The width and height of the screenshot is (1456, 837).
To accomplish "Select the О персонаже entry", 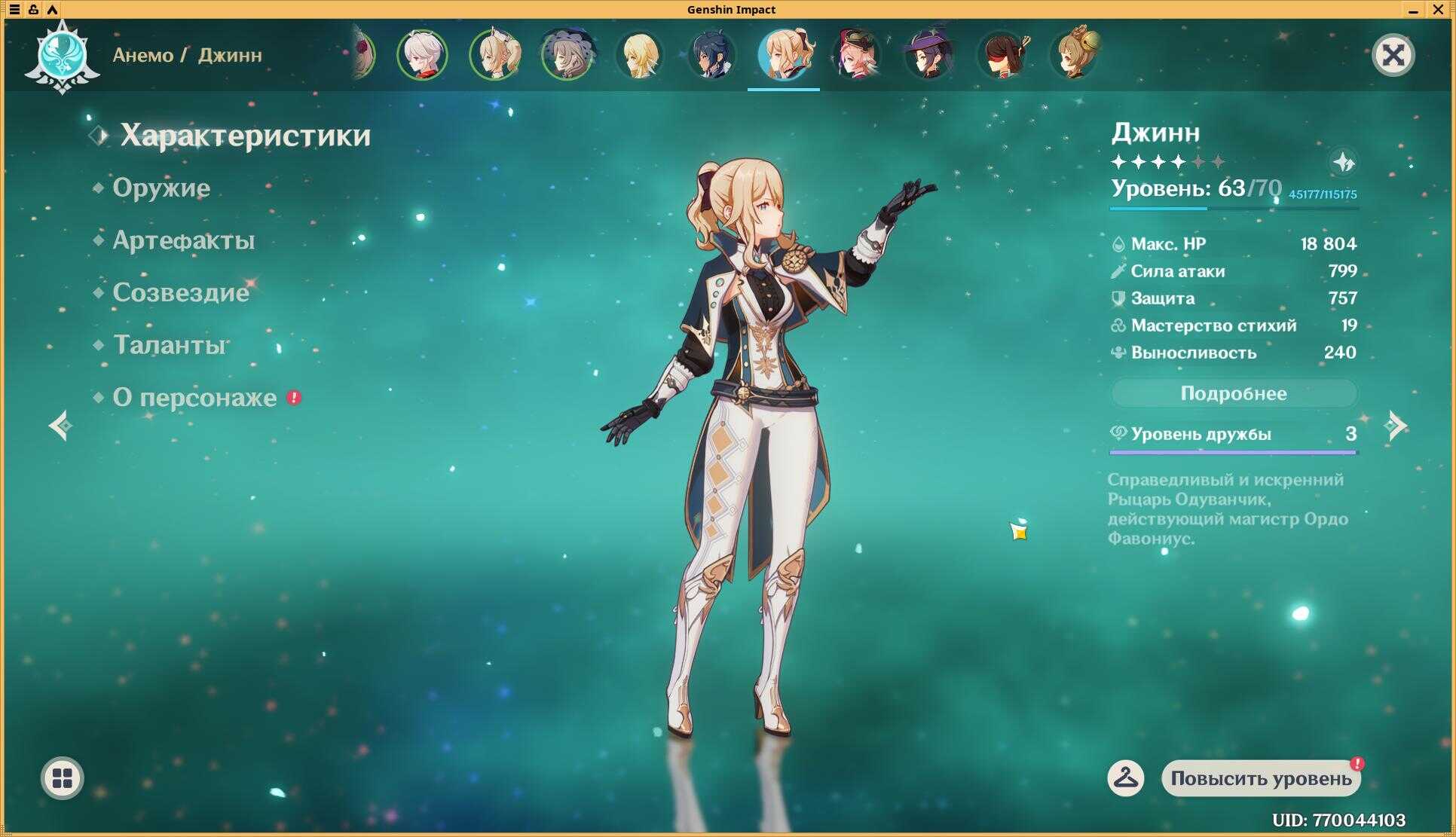I will (x=194, y=398).
